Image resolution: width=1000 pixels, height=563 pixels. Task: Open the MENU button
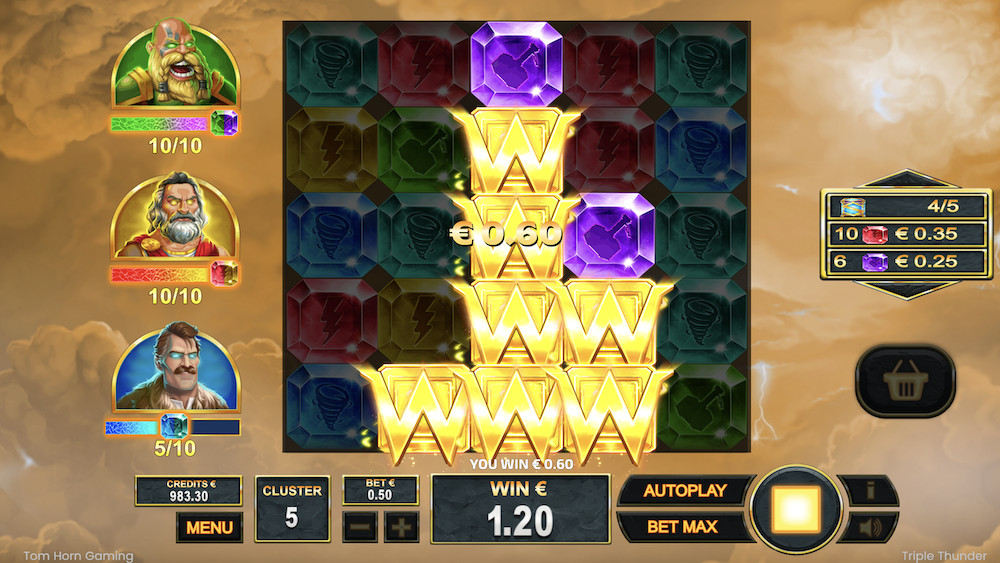pyautogui.click(x=209, y=527)
